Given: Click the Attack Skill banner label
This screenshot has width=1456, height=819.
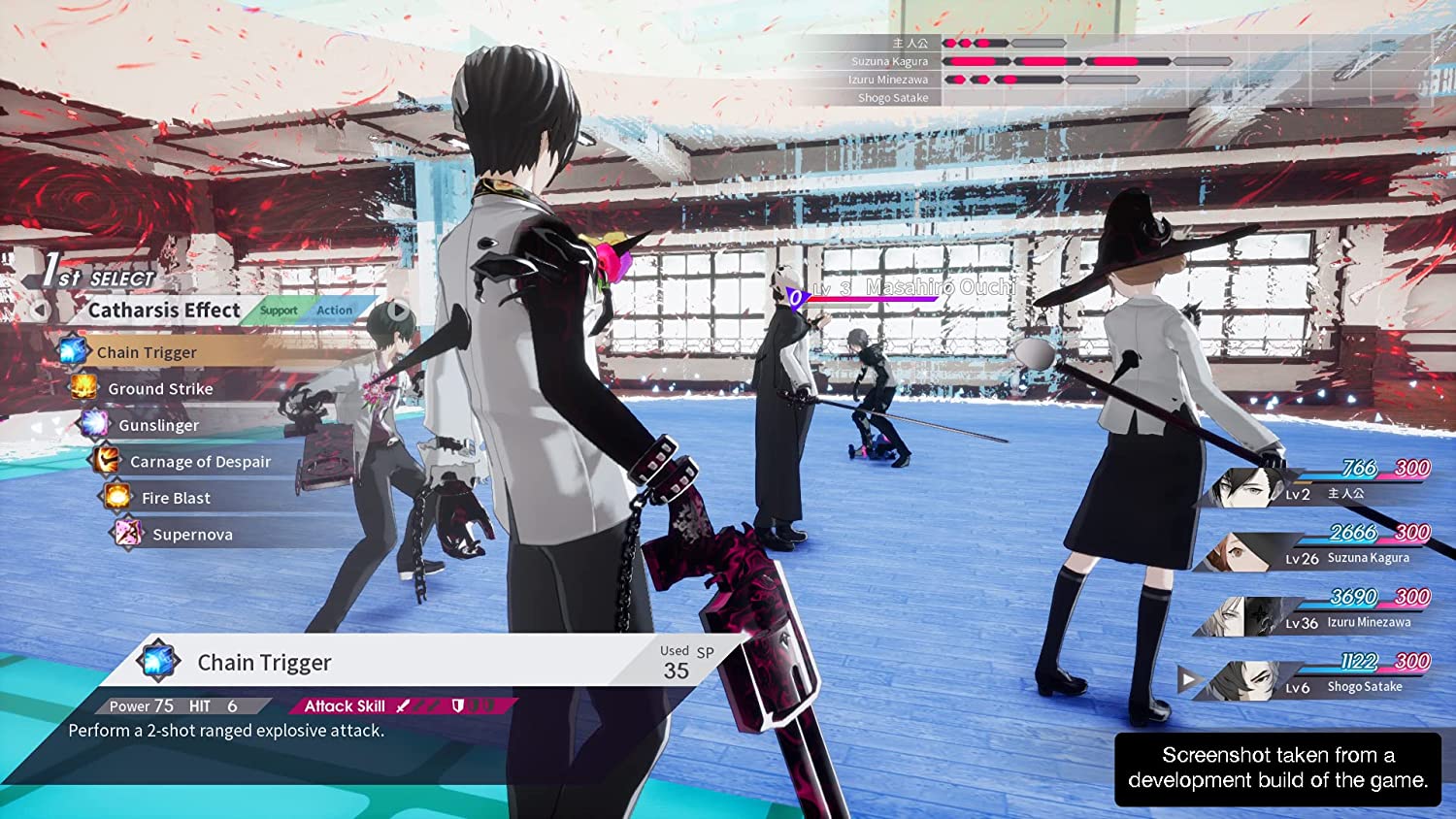Looking at the screenshot, I should click(345, 705).
